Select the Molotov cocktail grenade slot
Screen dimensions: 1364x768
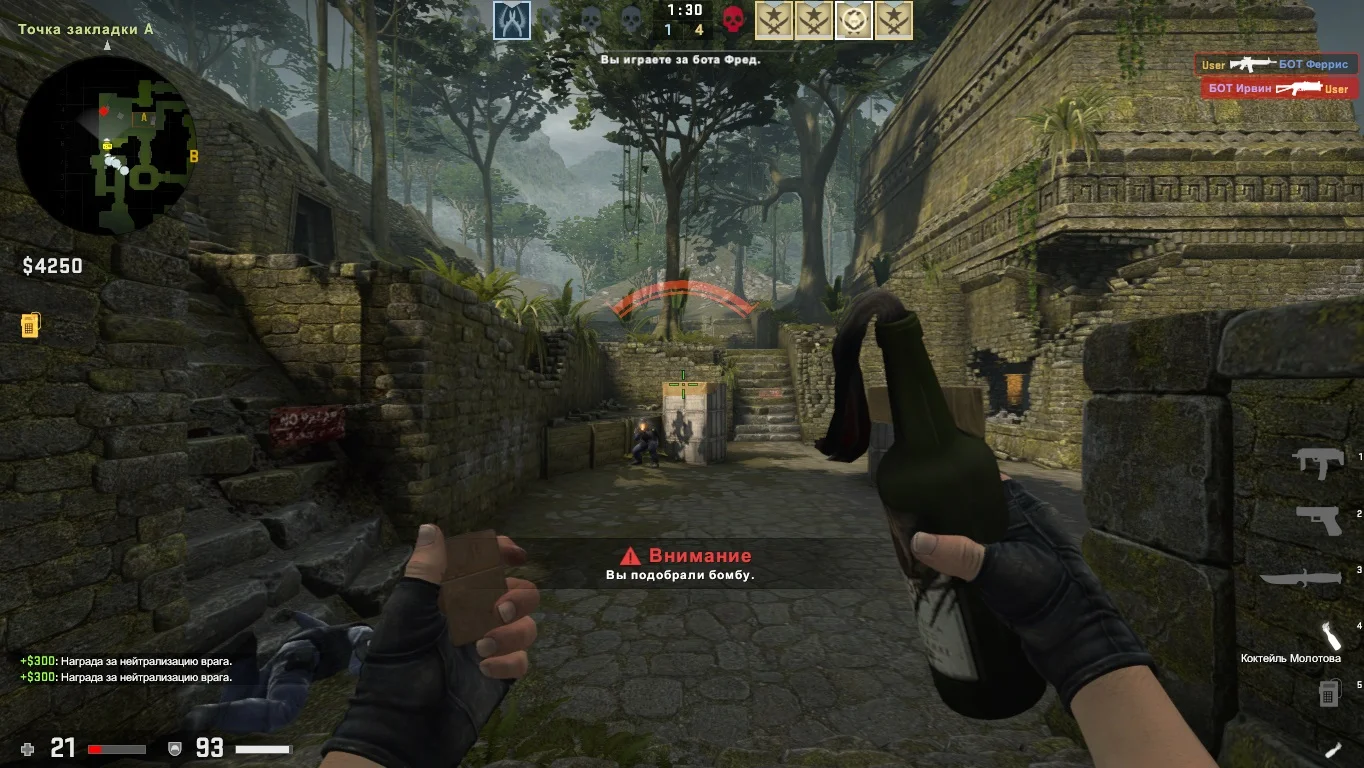(x=1329, y=636)
